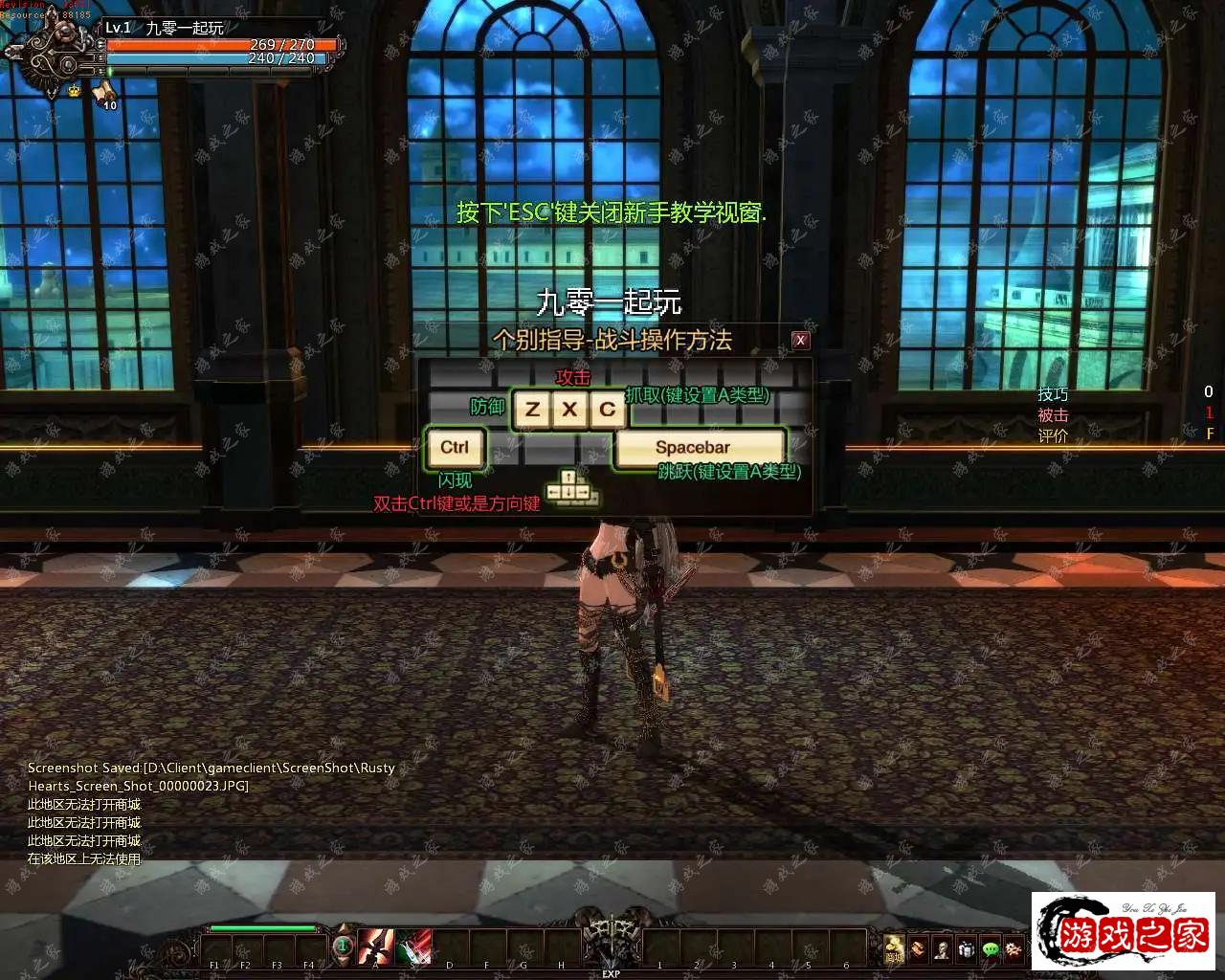This screenshot has height=980, width=1225.
Task: Open the character portrait menu icon
Action: click(942, 949)
